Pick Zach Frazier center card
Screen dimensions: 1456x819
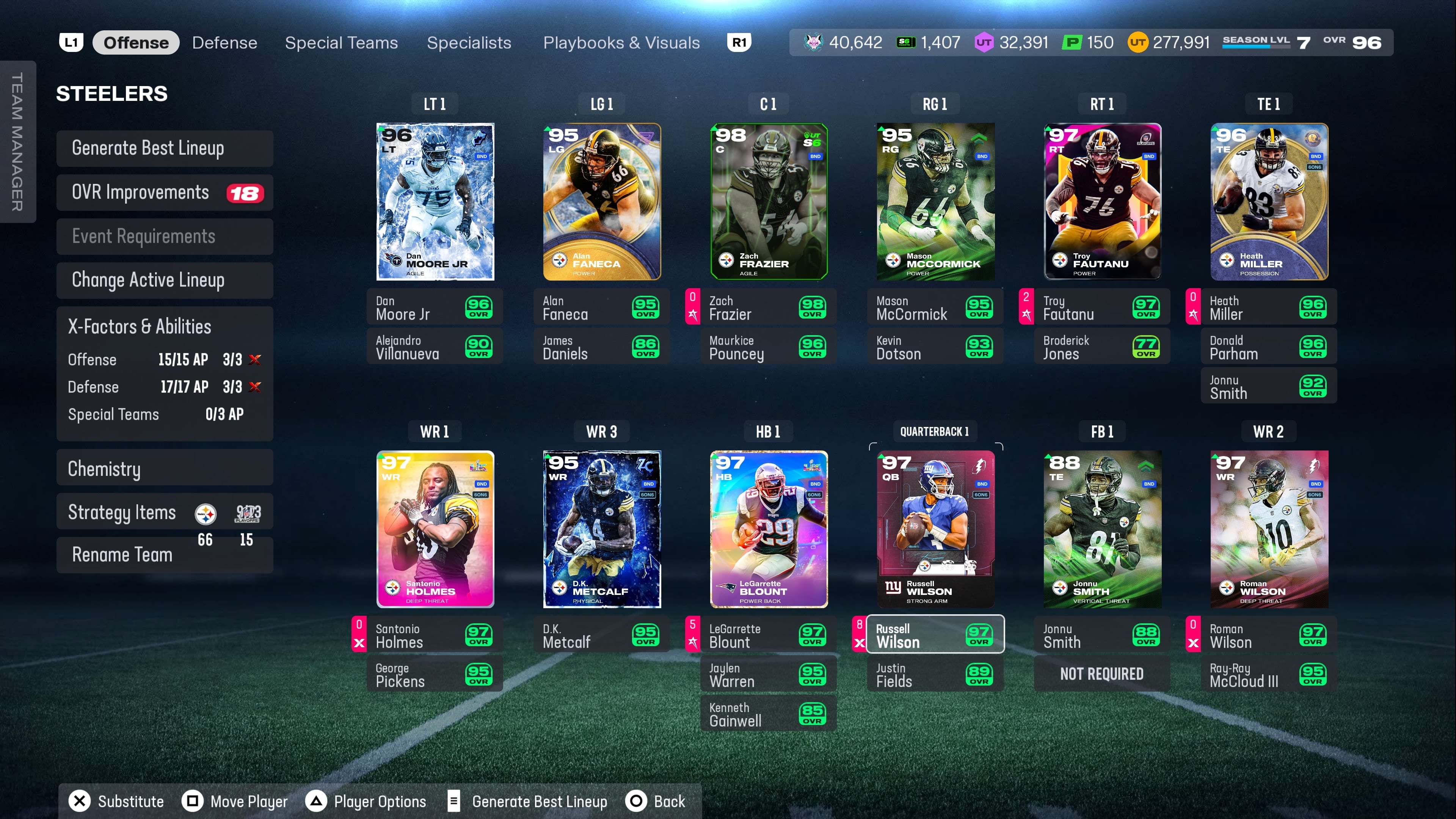[x=768, y=202]
